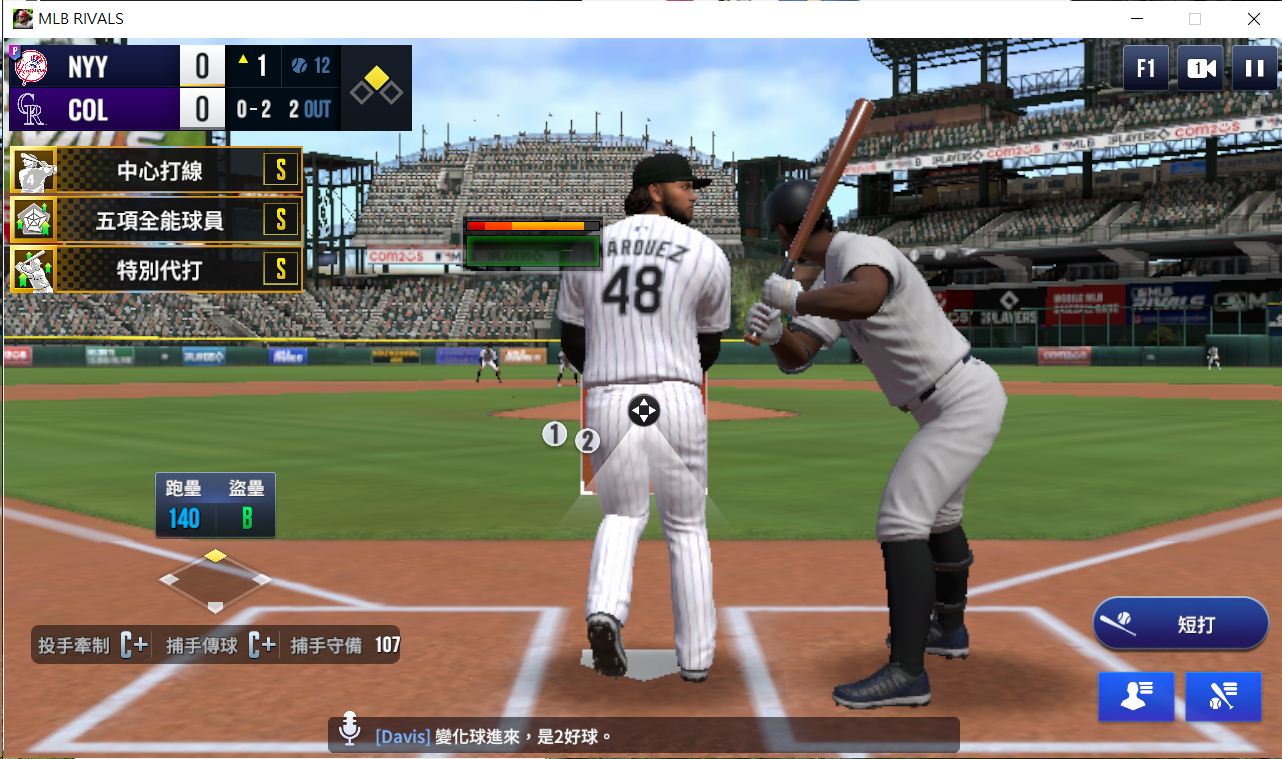Select the 五項全能球員 skill row

point(156,220)
